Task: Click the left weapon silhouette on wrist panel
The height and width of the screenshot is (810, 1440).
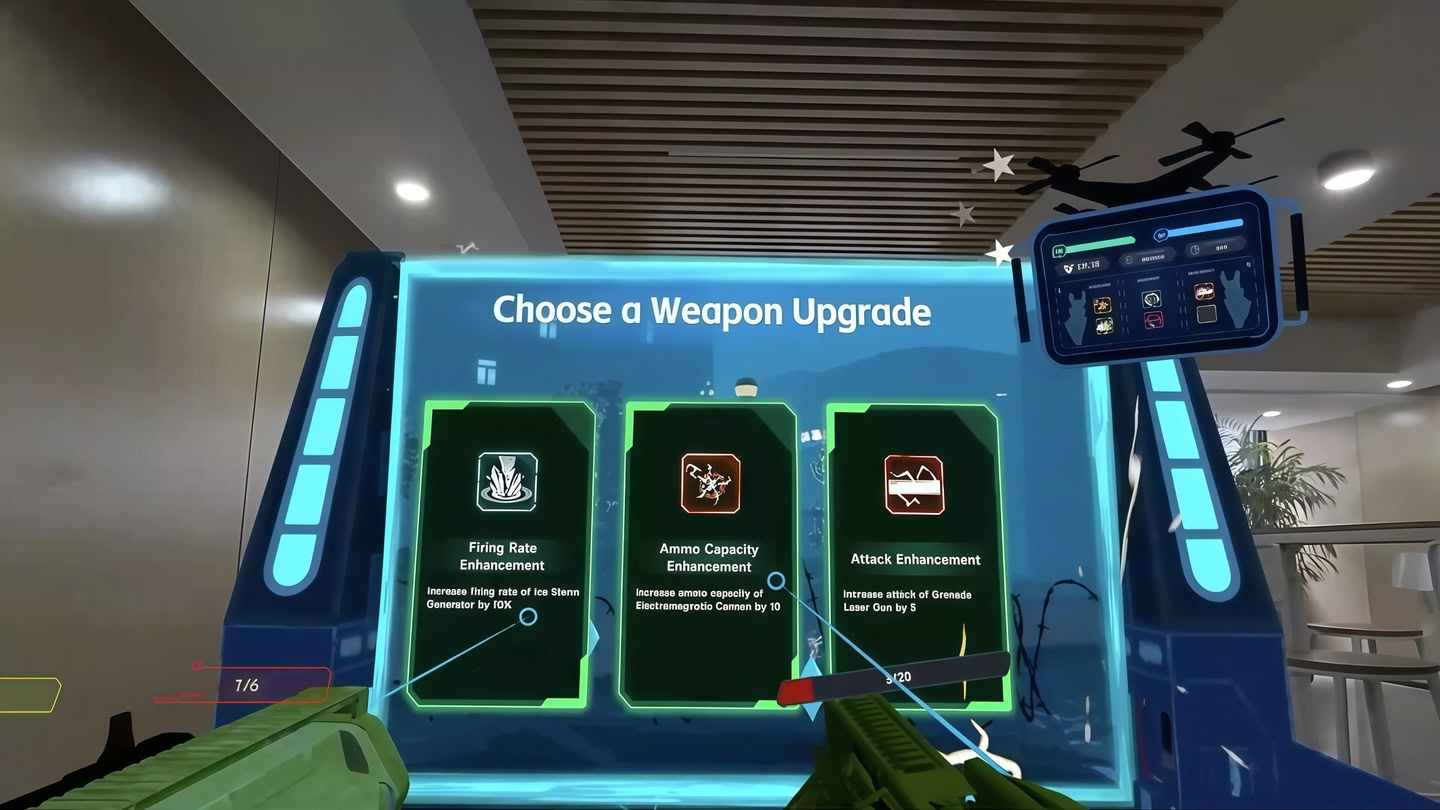Action: click(x=1076, y=315)
